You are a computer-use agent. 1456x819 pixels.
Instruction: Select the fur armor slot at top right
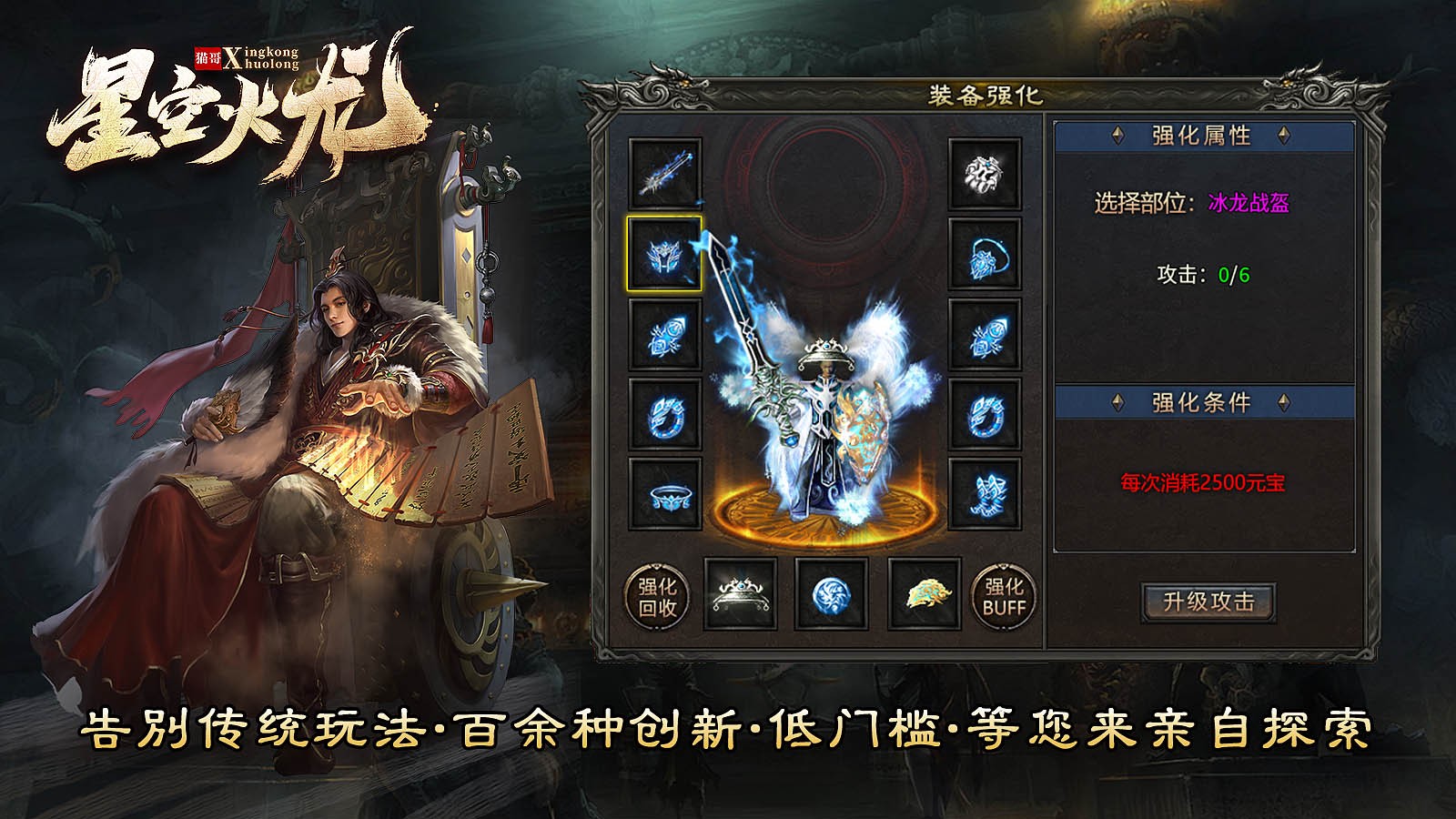click(x=985, y=176)
